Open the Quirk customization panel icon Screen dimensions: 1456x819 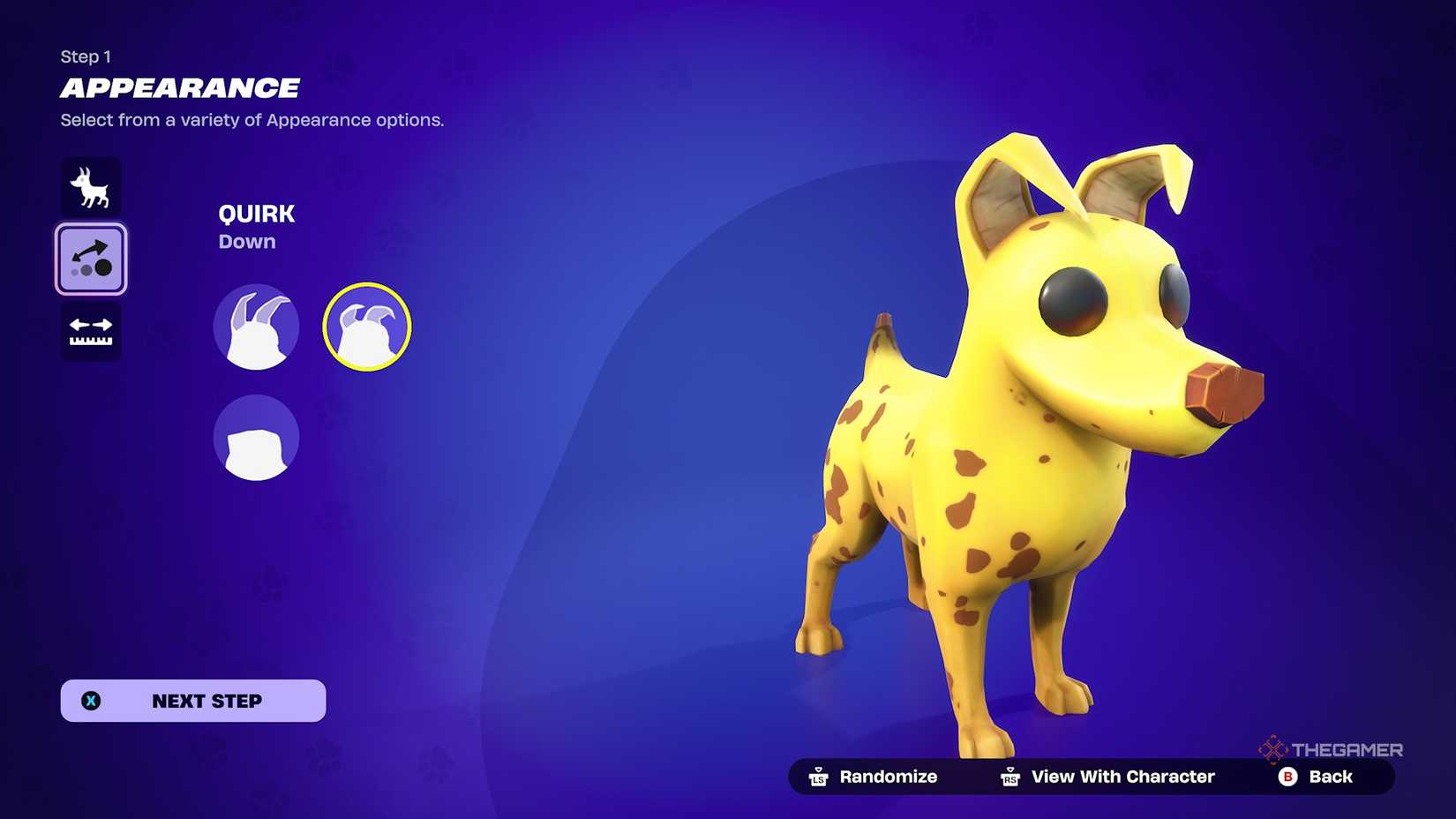pos(91,259)
